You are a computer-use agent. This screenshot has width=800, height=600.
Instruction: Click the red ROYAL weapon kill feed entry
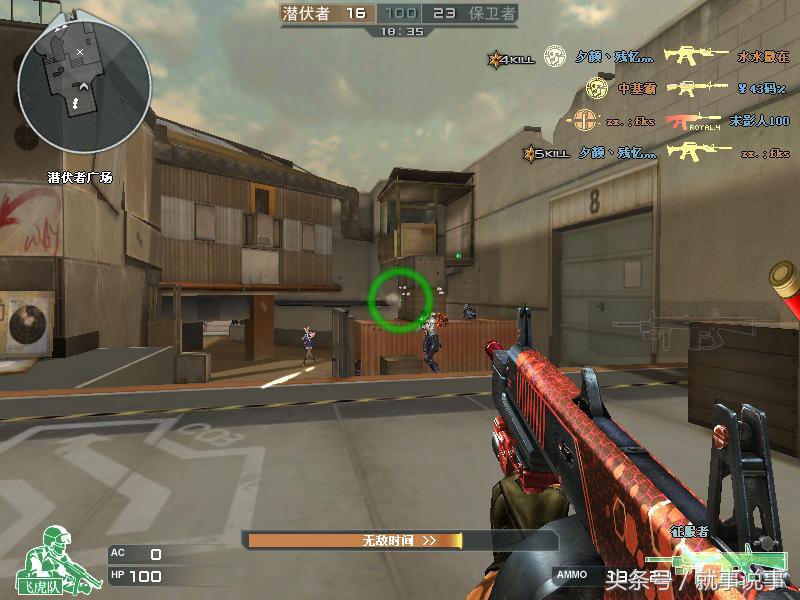pyautogui.click(x=692, y=121)
